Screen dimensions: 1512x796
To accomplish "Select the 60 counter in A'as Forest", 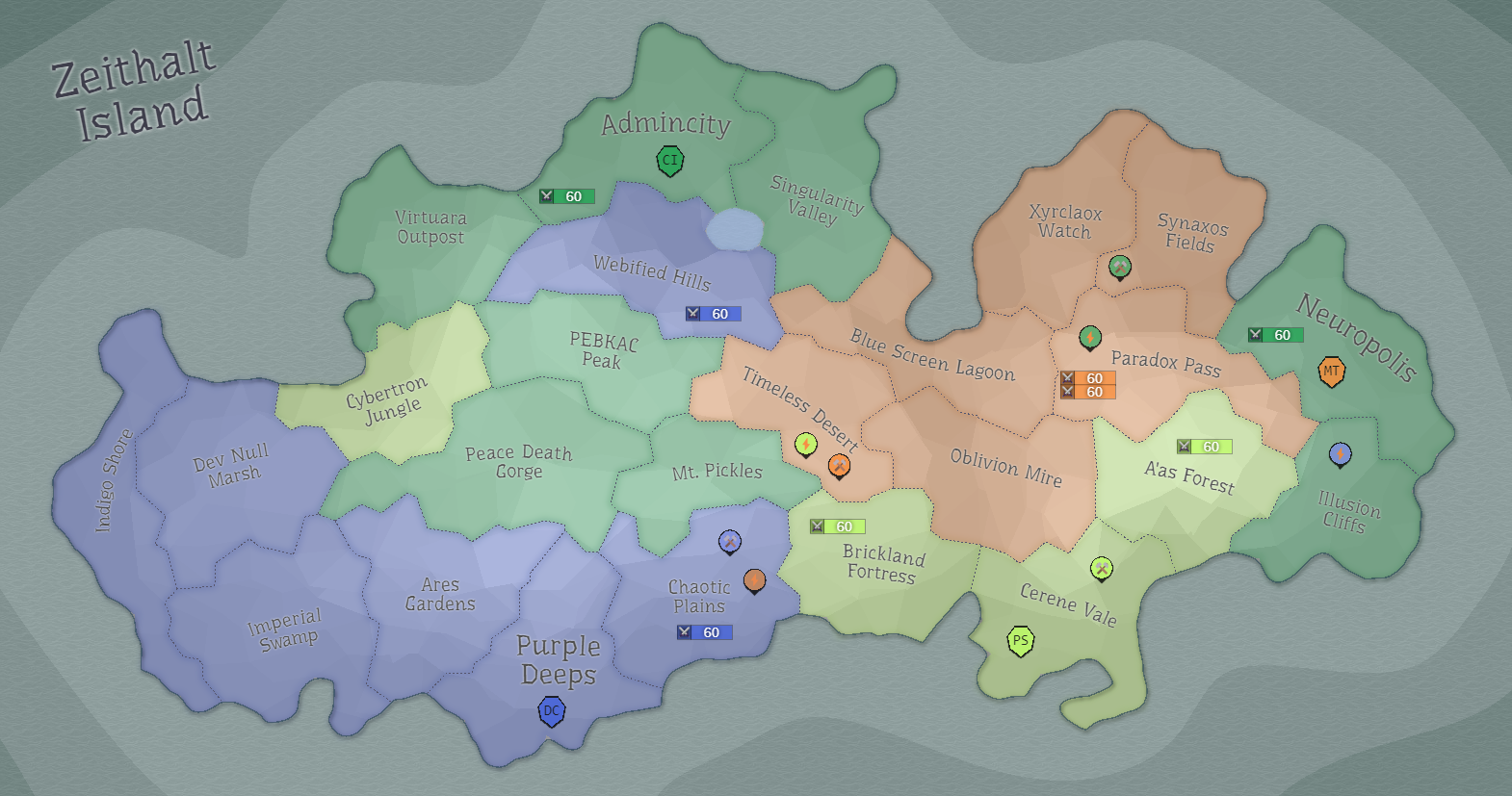I will tap(1203, 446).
